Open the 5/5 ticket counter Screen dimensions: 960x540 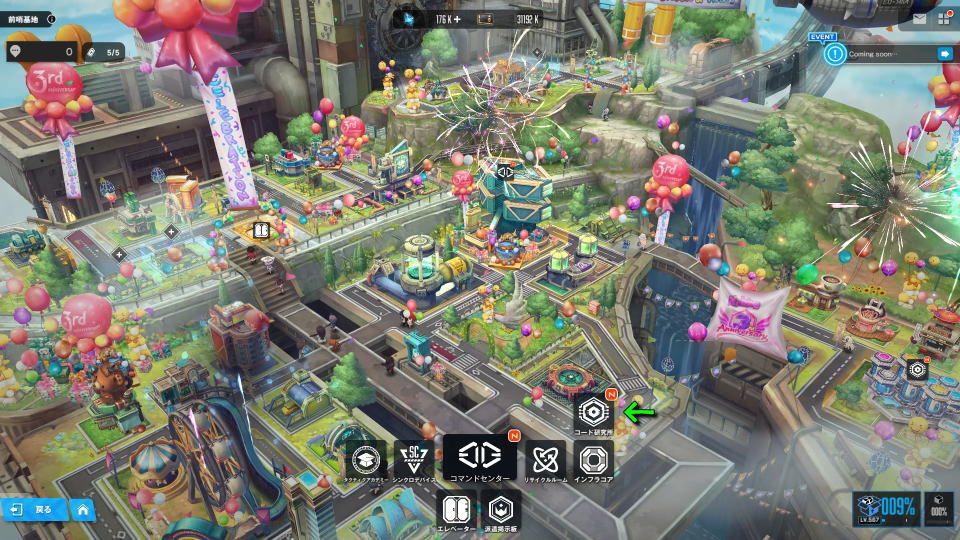(104, 52)
